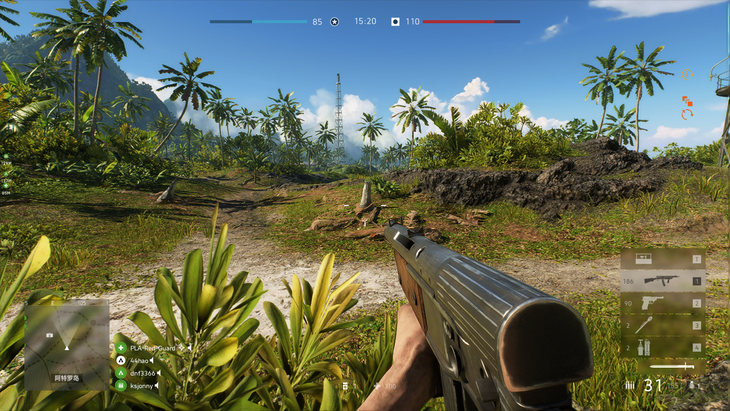This screenshot has width=730, height=411.
Task: Choose the stick grenade slot
Action: click(661, 325)
